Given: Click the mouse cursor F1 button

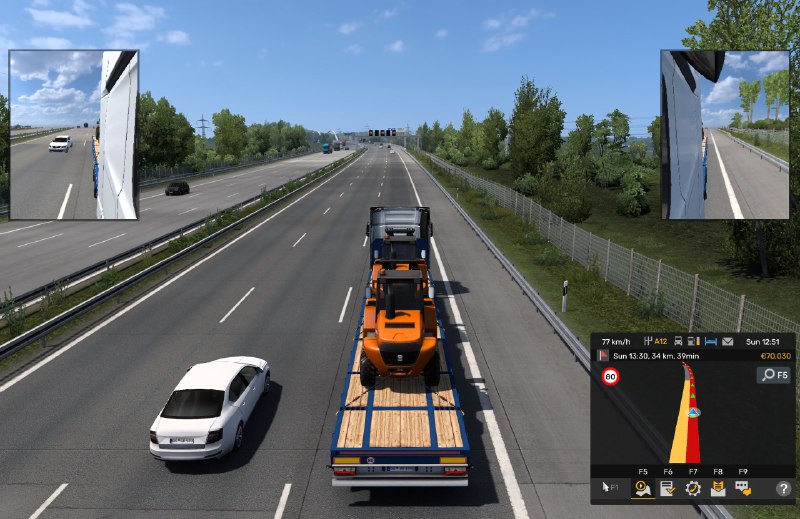Looking at the screenshot, I should coord(607,488).
